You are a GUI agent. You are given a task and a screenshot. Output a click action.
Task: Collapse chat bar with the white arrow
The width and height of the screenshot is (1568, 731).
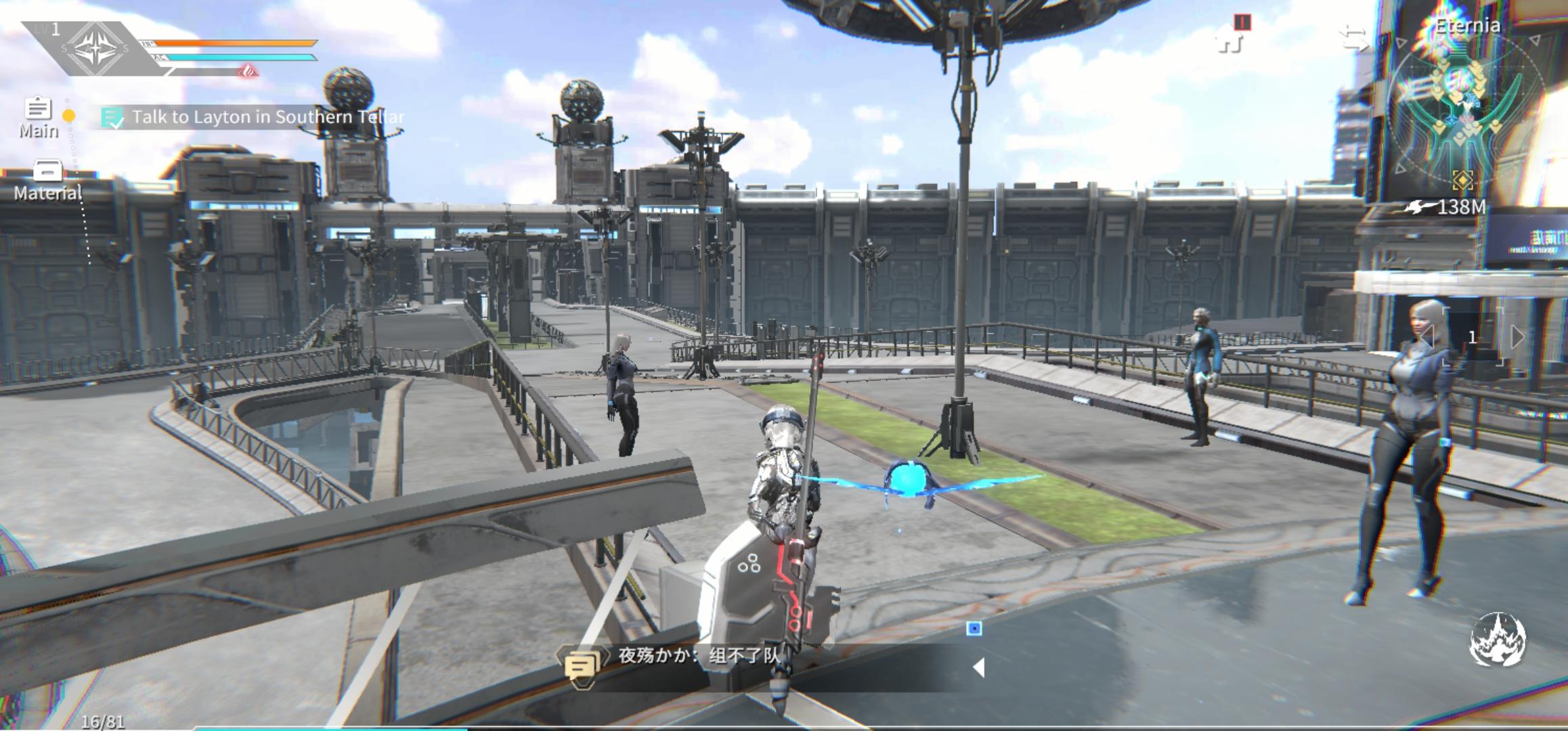pos(978,667)
